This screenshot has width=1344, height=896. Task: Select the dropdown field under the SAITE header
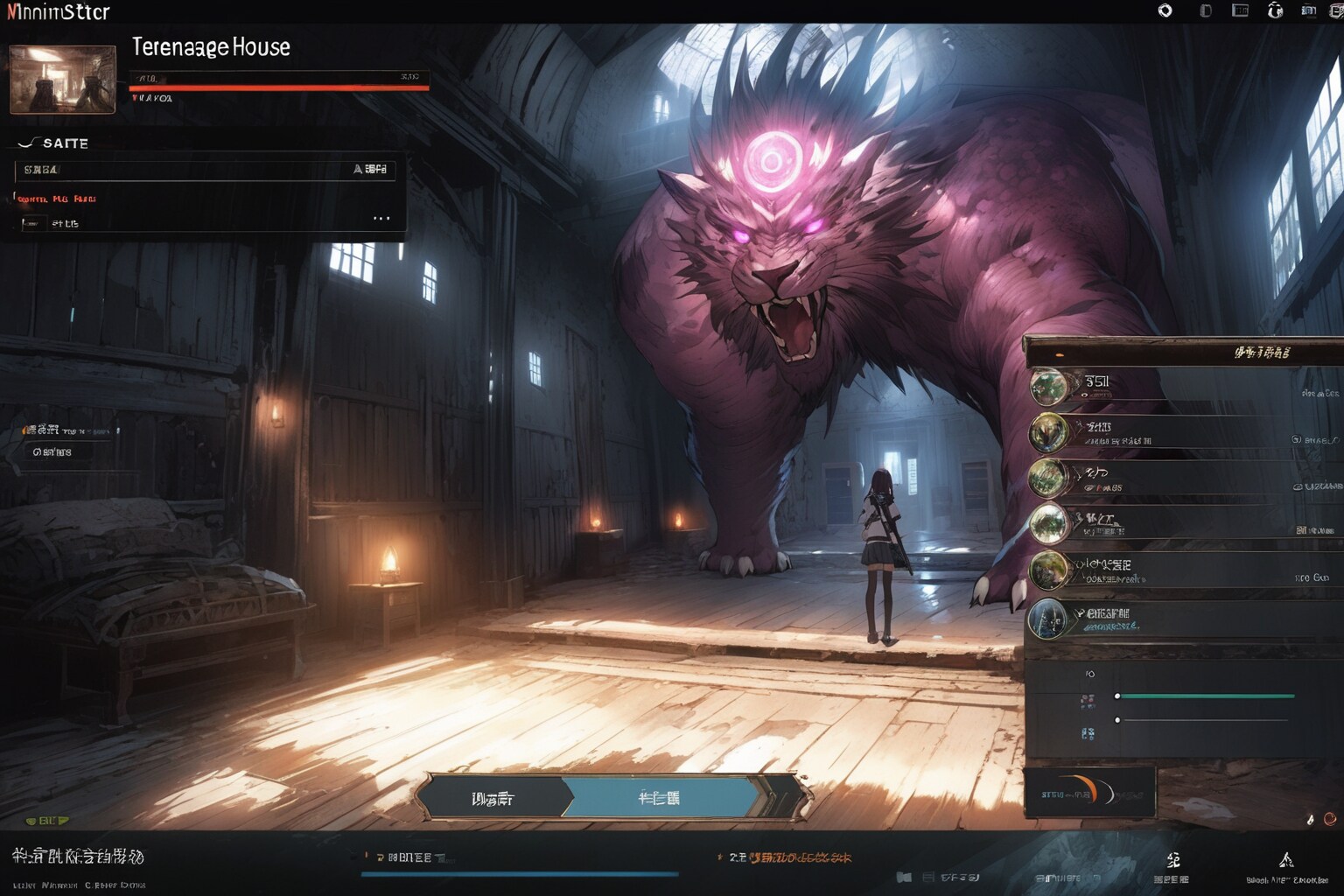click(205, 169)
